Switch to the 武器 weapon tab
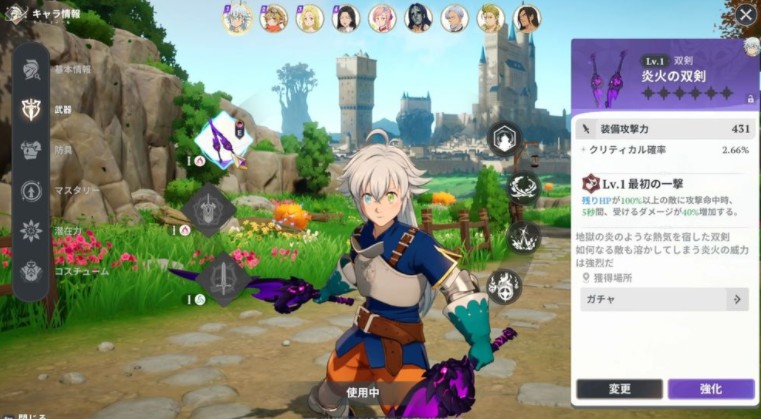Image resolution: width=761 pixels, height=419 pixels. 31,108
